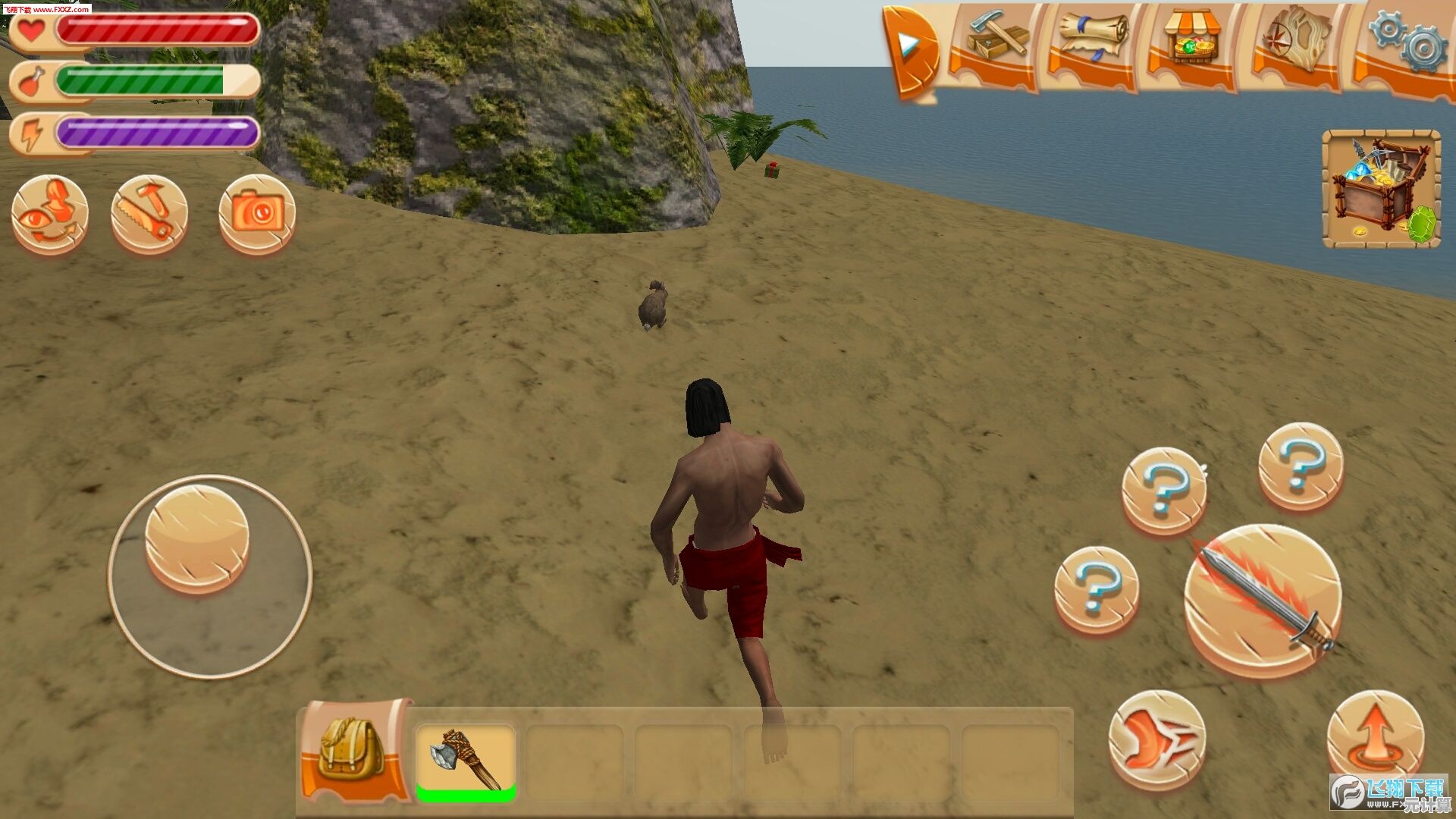Screen dimensions: 1456x819
Task: Switch camera view with eye icon
Action: (x=50, y=214)
